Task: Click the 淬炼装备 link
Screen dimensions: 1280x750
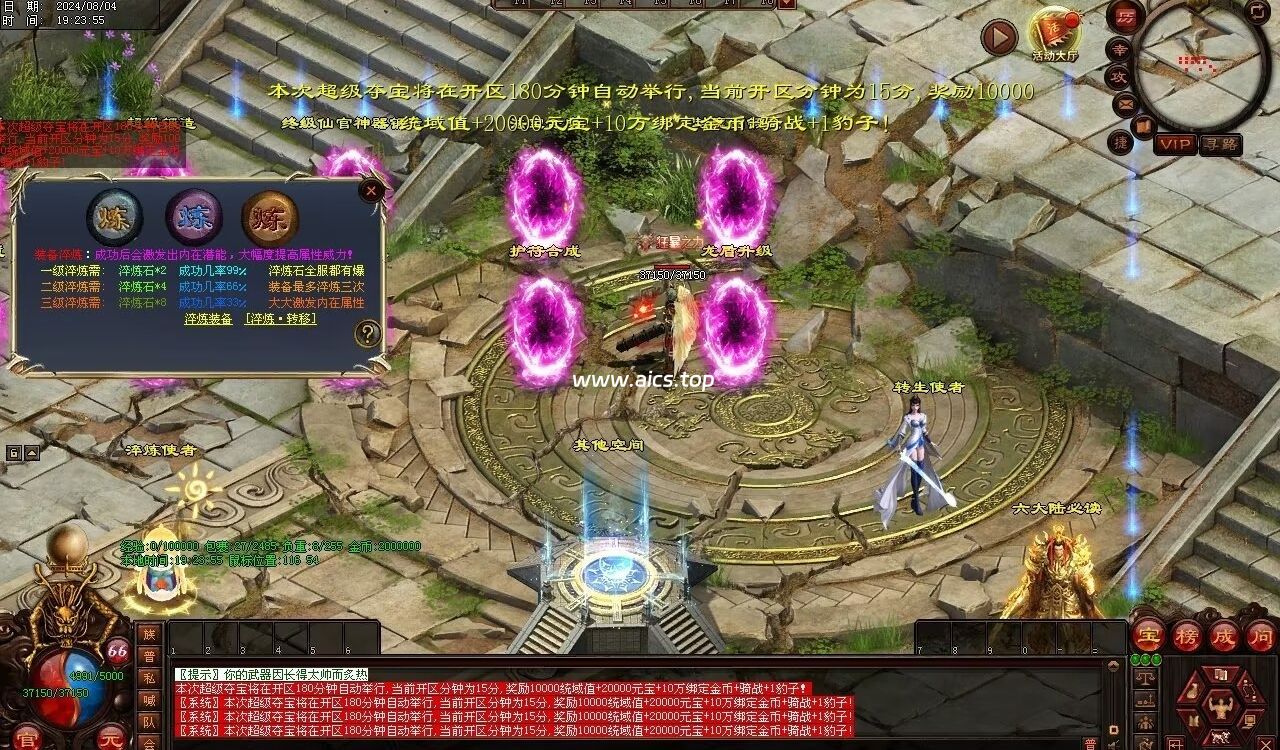Action: pos(208,319)
